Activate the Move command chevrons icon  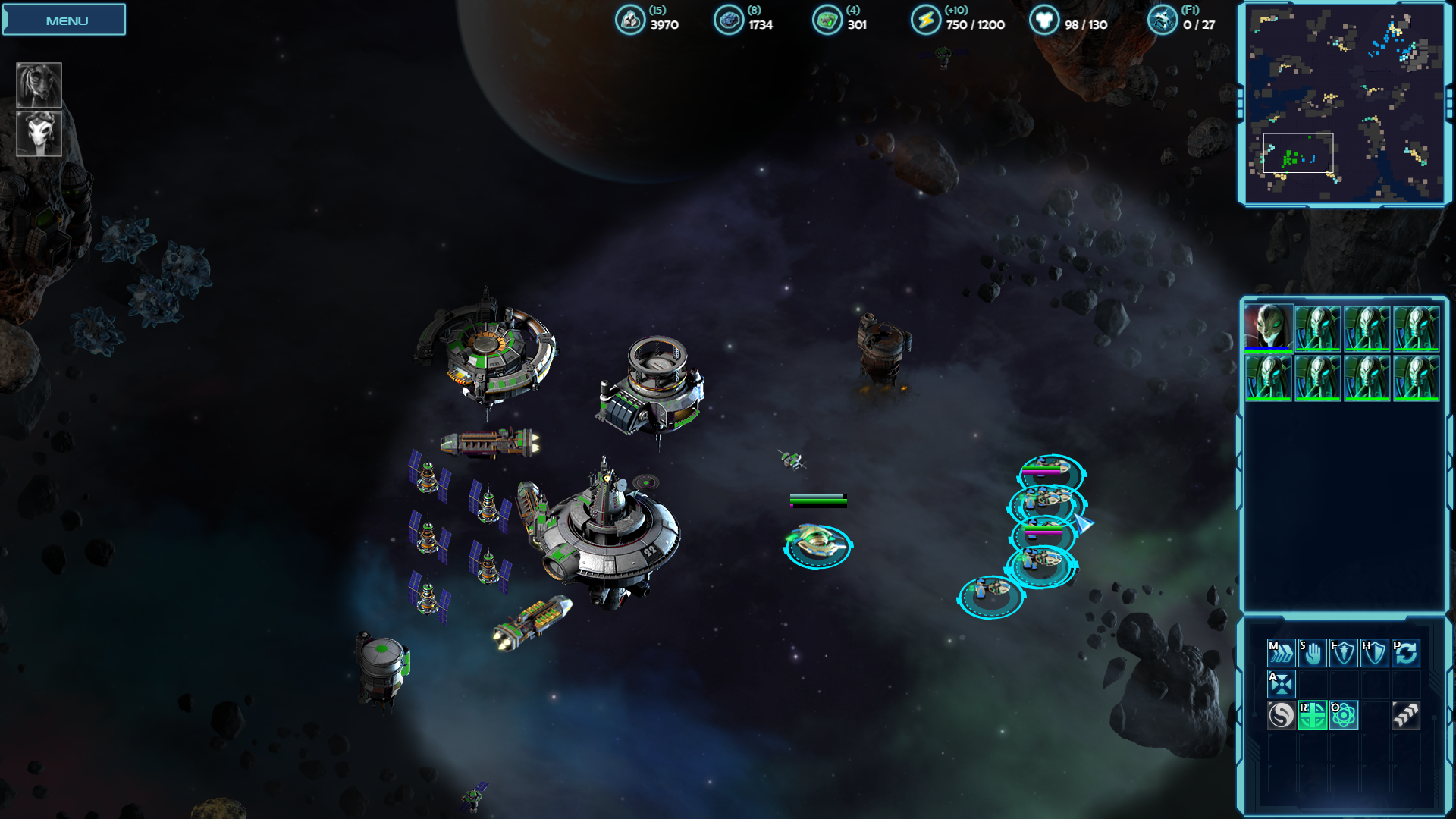coord(1281,652)
